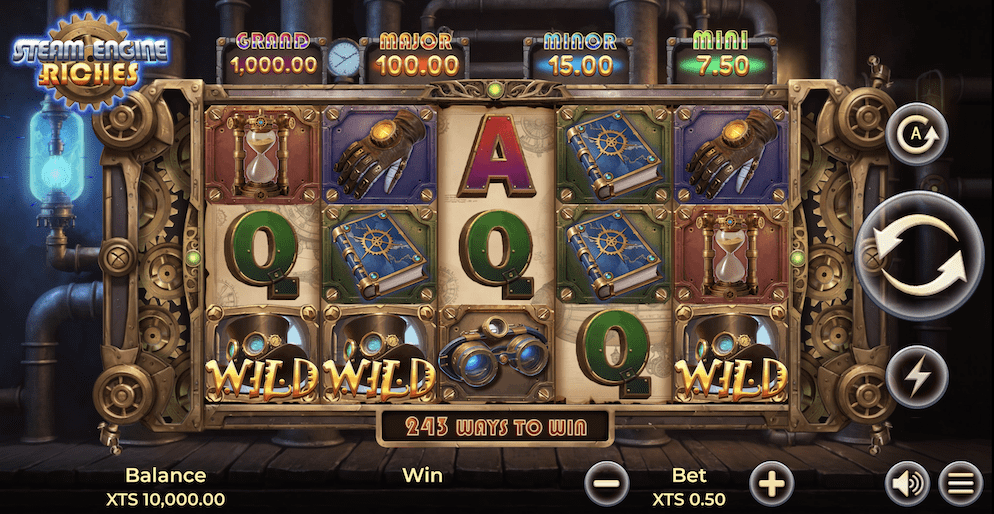Decrease the bet with the minus button
994x514 pixels.
(x=606, y=485)
